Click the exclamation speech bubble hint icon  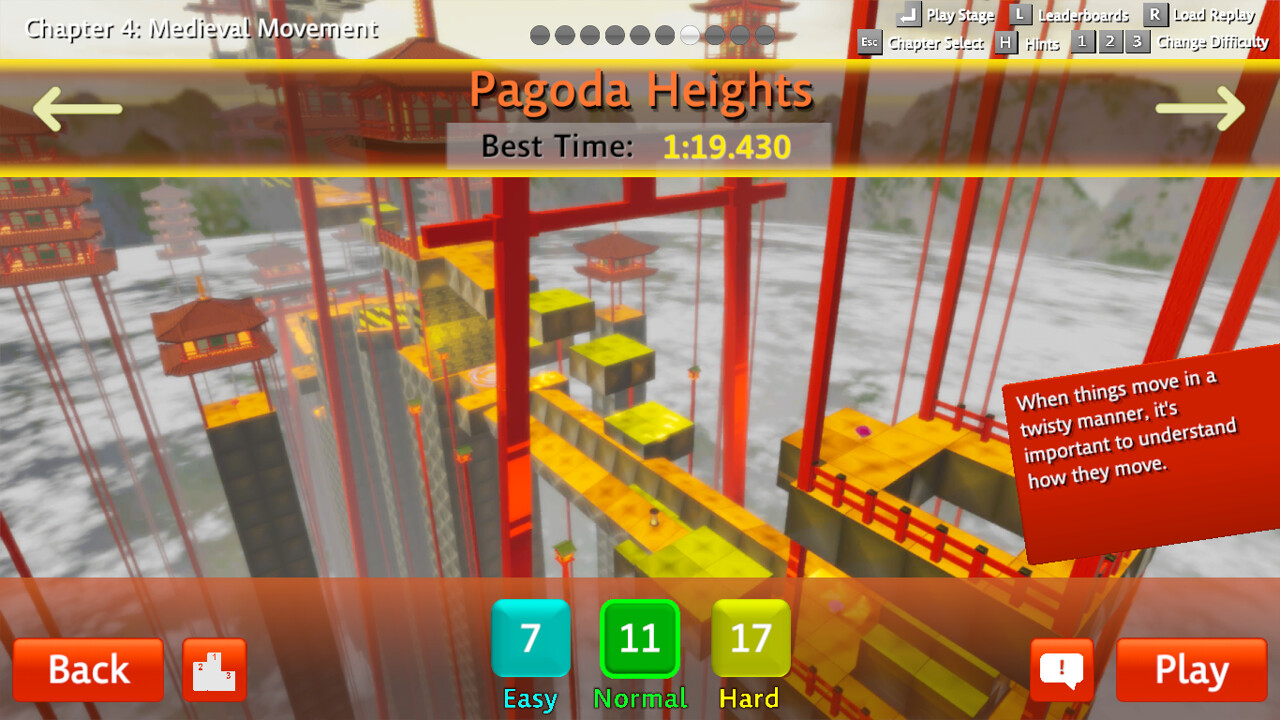1062,670
